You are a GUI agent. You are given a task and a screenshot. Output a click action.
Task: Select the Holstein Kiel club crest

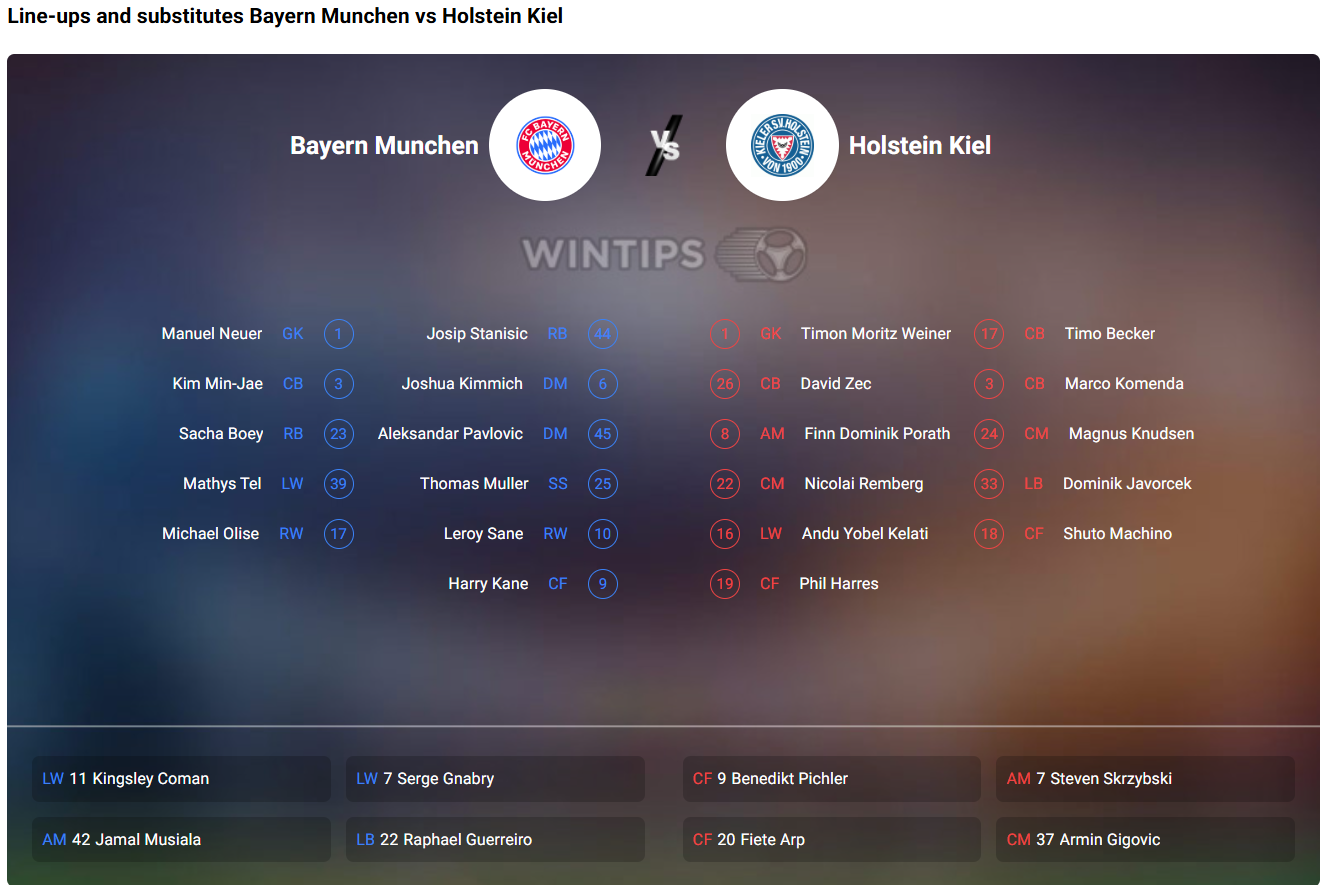click(x=782, y=145)
